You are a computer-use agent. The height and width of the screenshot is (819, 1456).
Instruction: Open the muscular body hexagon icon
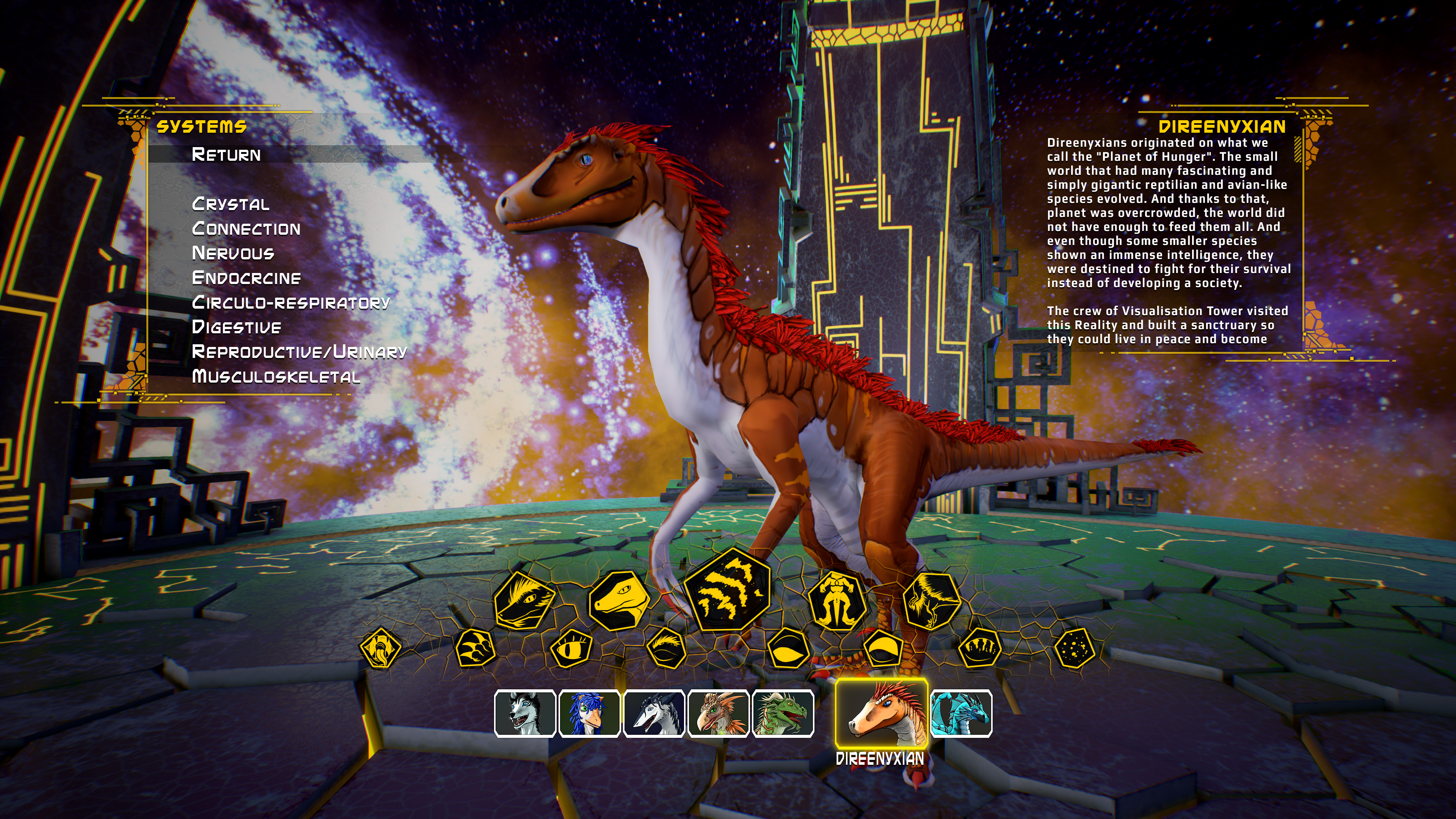coord(836,600)
